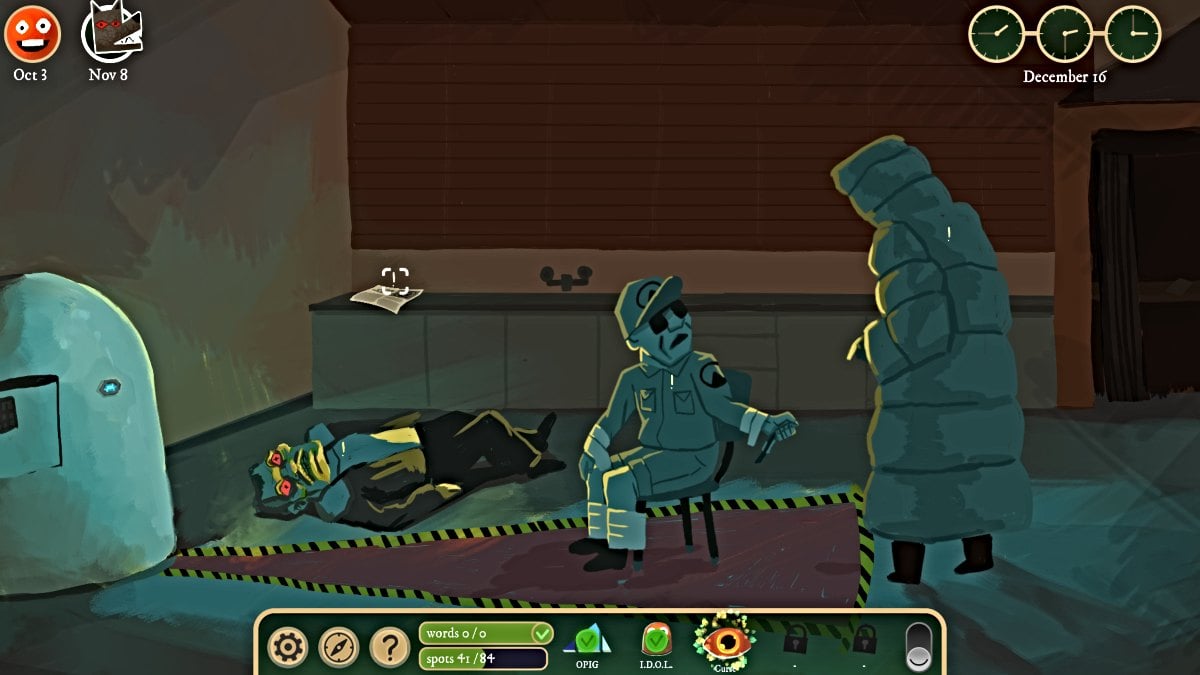Select the spots progress bar
1200x675 pixels.
483,658
